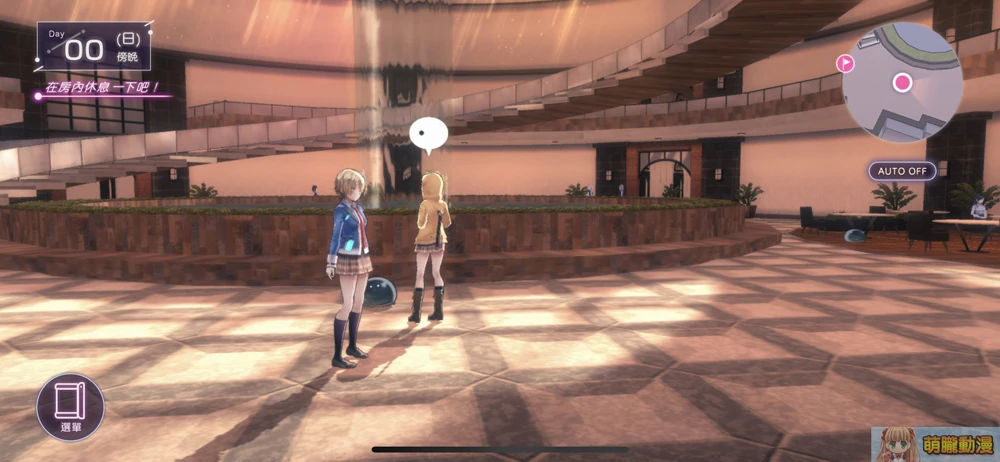Toggle the AUTO OFF button
This screenshot has width=1000, height=462.
pos(902,171)
